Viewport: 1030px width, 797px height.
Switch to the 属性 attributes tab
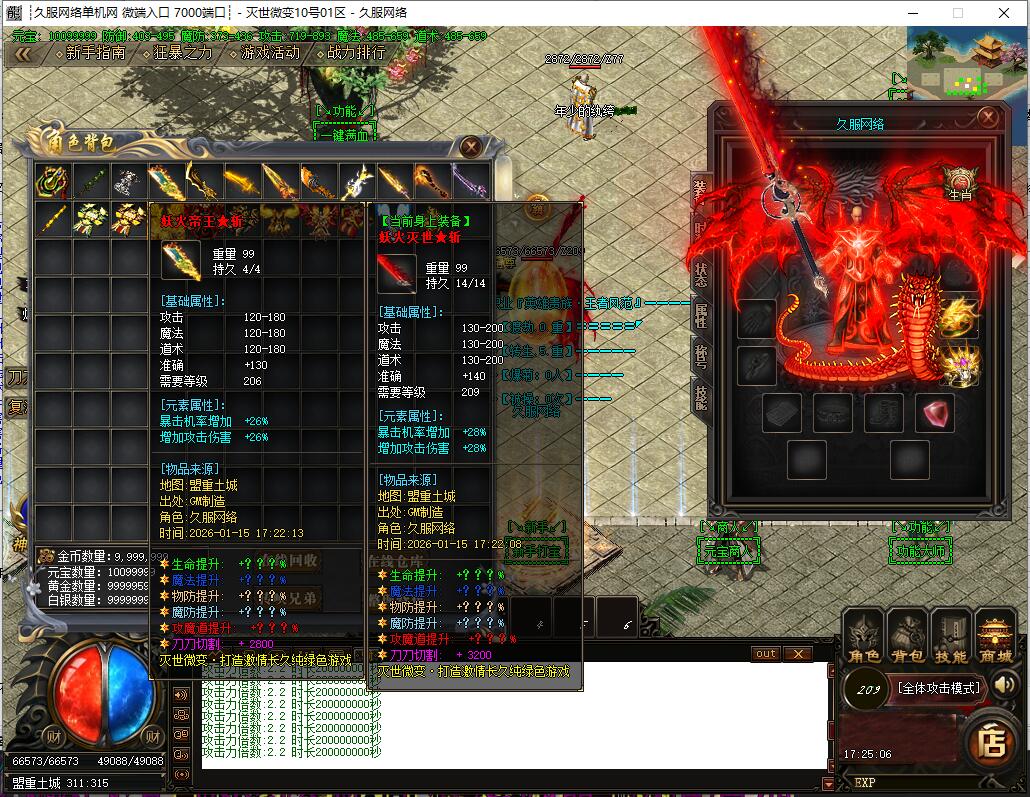coord(701,313)
